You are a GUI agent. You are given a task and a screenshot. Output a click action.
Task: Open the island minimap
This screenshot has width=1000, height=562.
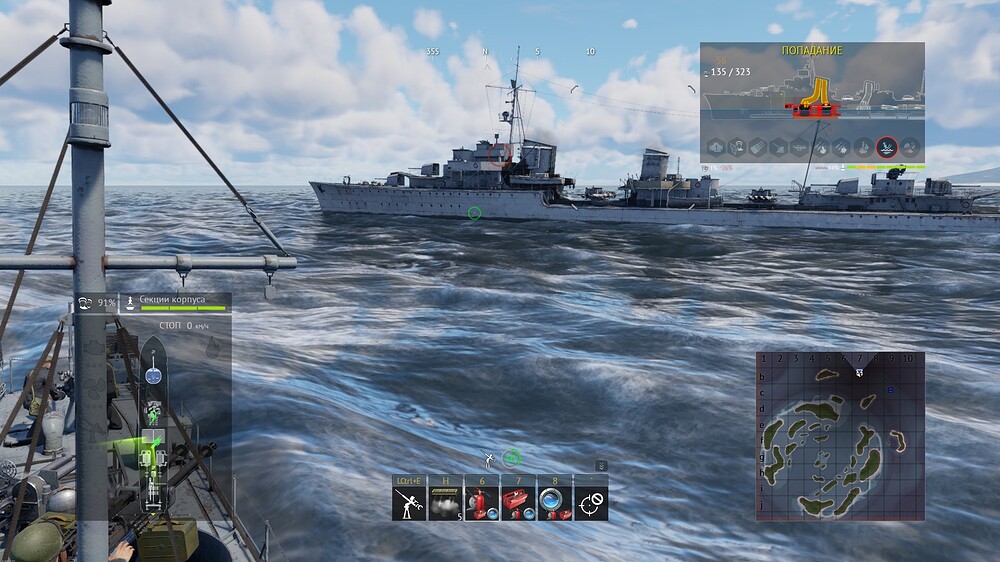[840, 436]
